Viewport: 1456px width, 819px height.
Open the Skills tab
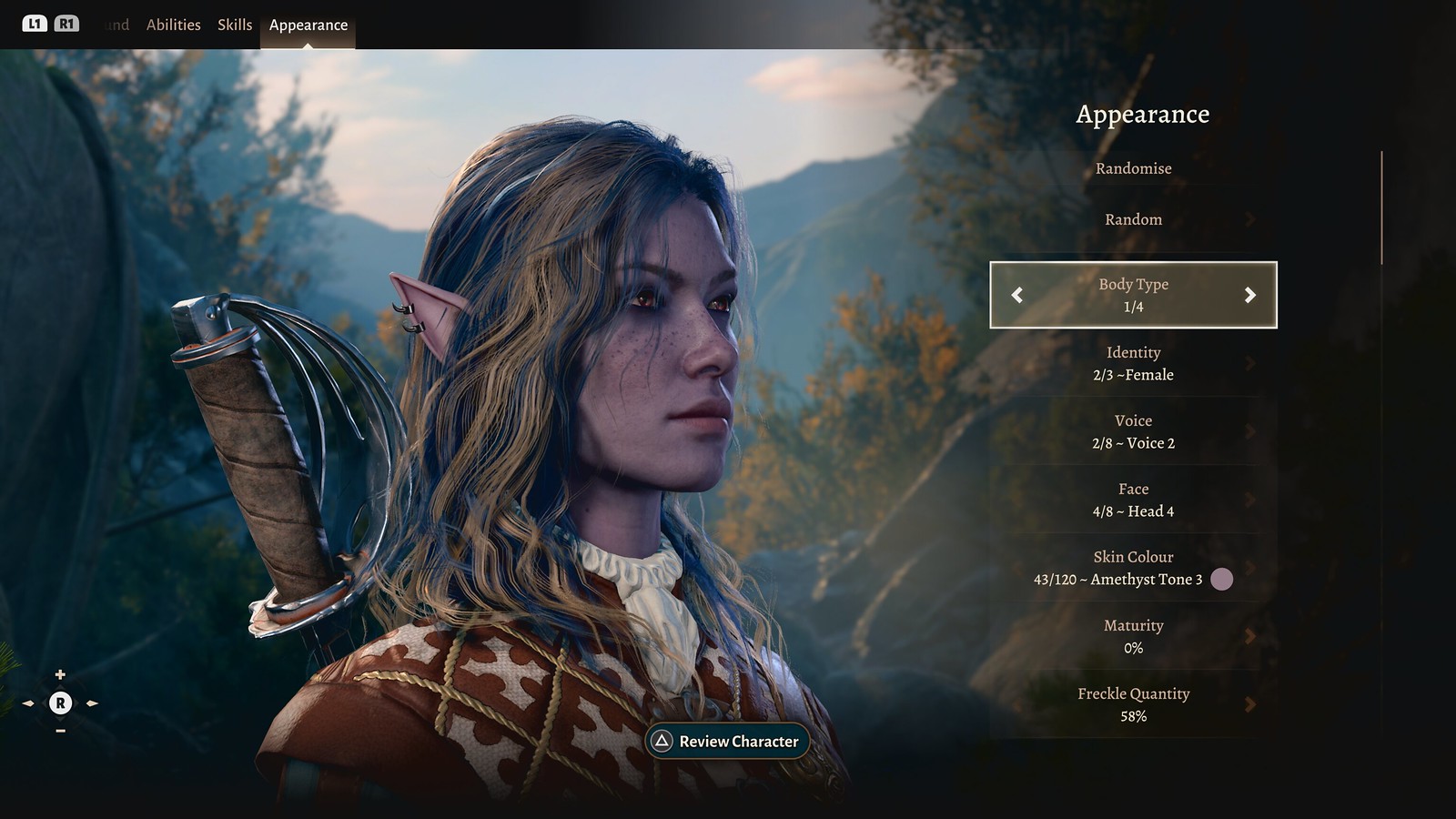pyautogui.click(x=235, y=25)
